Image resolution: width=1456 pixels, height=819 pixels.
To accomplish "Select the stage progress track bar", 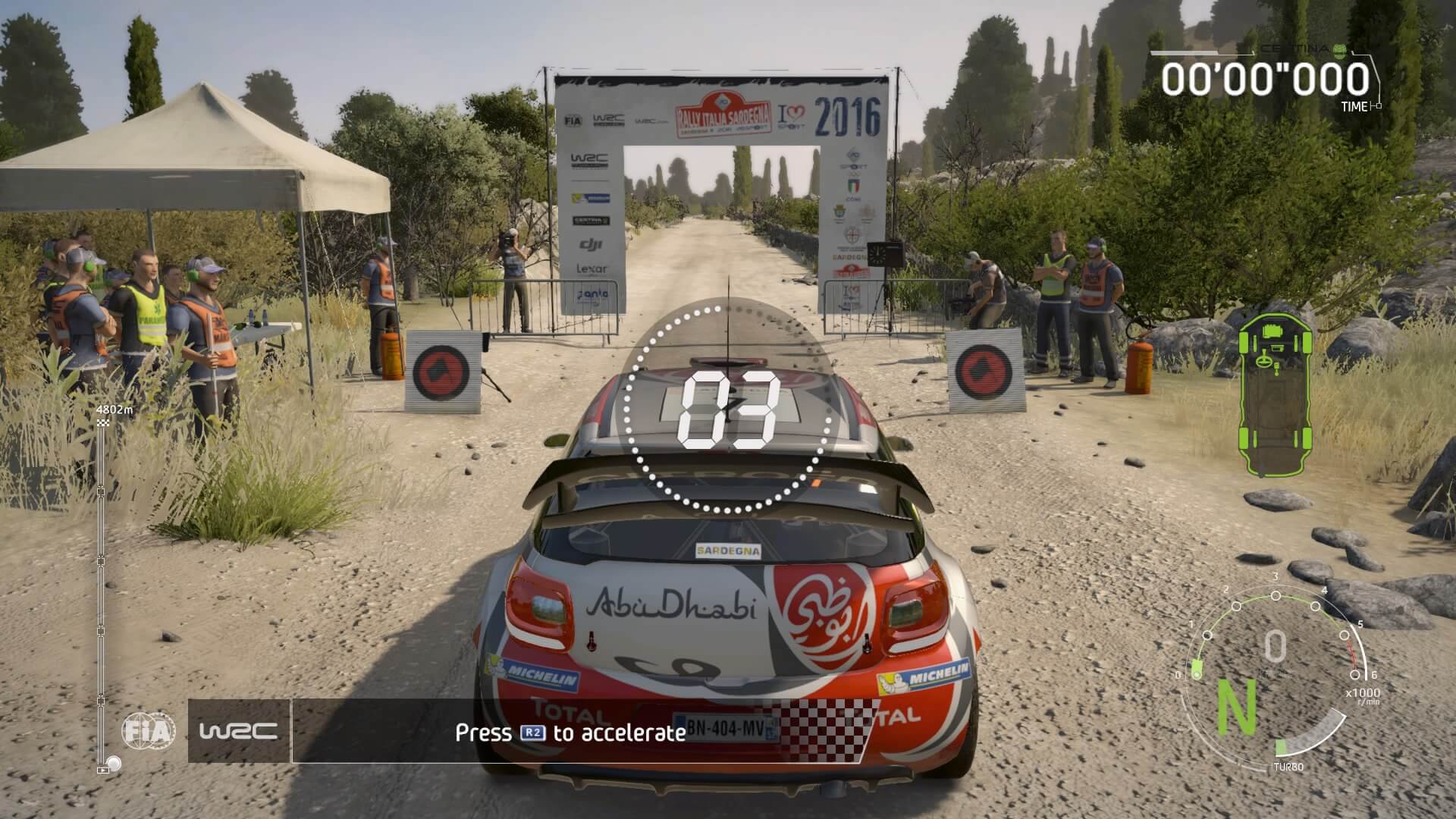I will coord(101,591).
